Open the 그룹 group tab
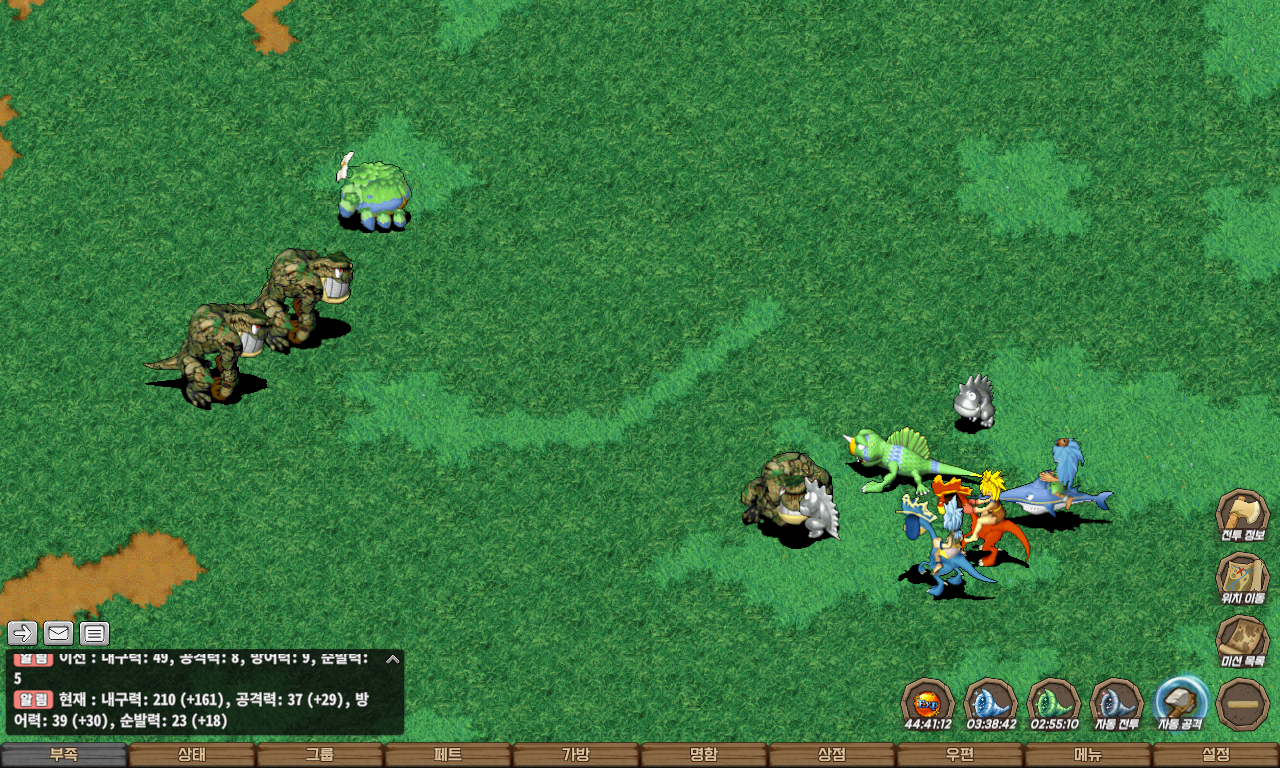The image size is (1280, 768). (x=320, y=755)
